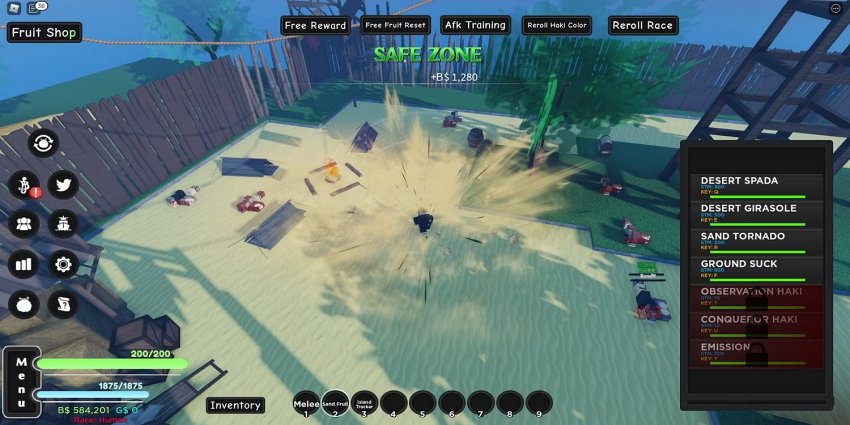Viewport: 850px width, 425px height.
Task: Use the Desert Spada skill
Action: [755, 186]
